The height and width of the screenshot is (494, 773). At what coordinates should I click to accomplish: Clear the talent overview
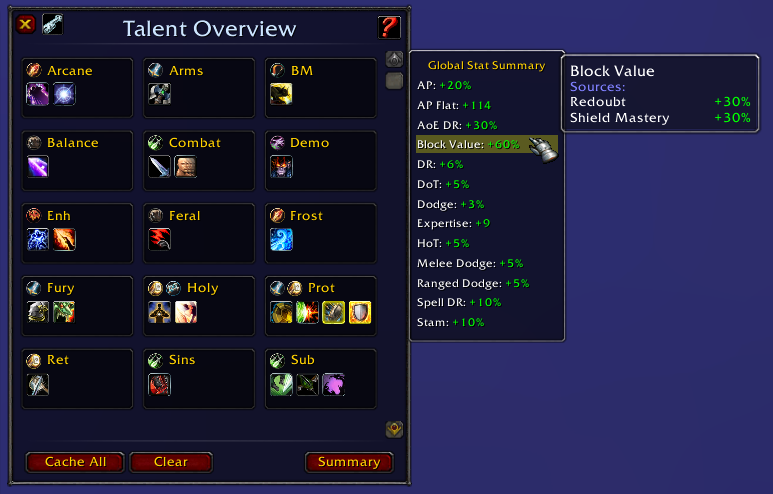click(x=171, y=462)
